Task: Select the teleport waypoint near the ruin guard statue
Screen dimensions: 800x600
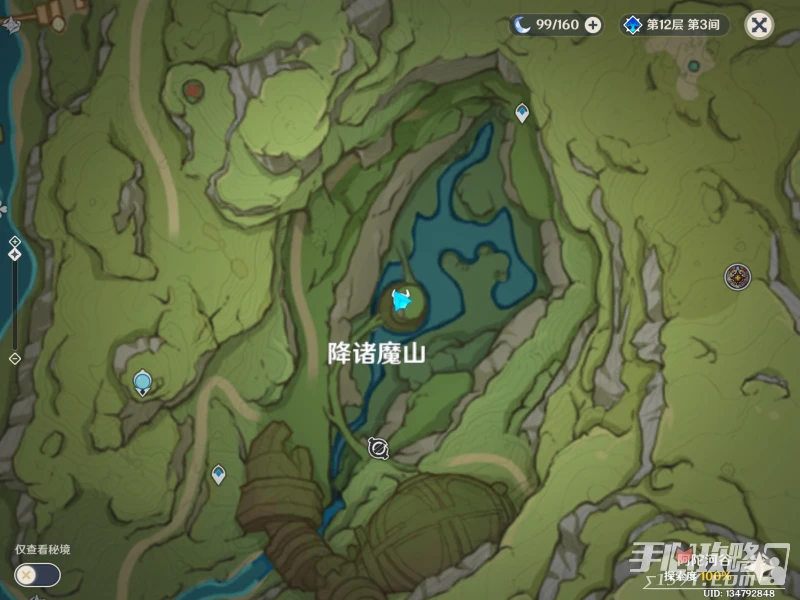Action: [218, 474]
